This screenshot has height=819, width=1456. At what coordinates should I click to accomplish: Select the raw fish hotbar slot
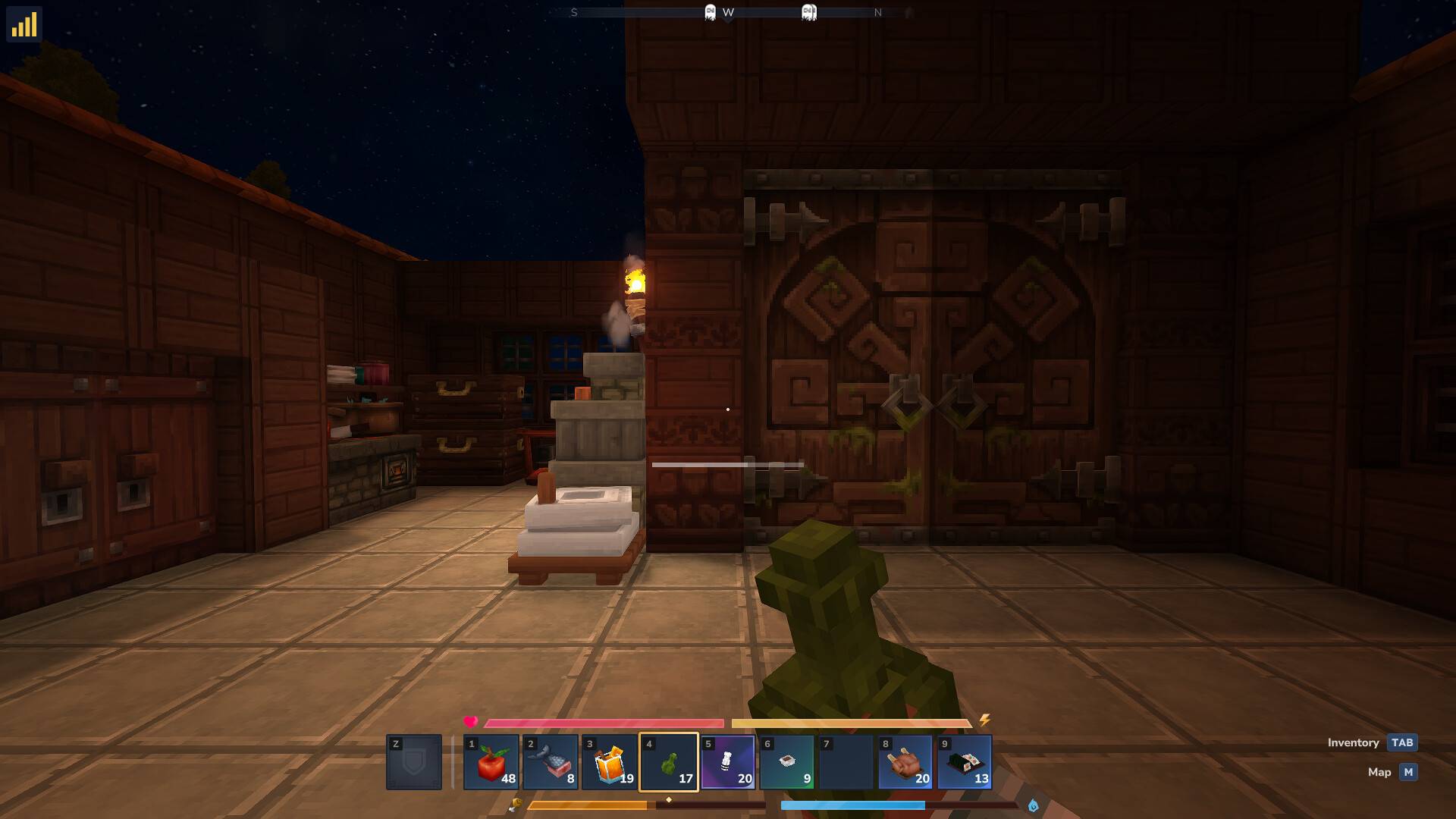(x=551, y=762)
